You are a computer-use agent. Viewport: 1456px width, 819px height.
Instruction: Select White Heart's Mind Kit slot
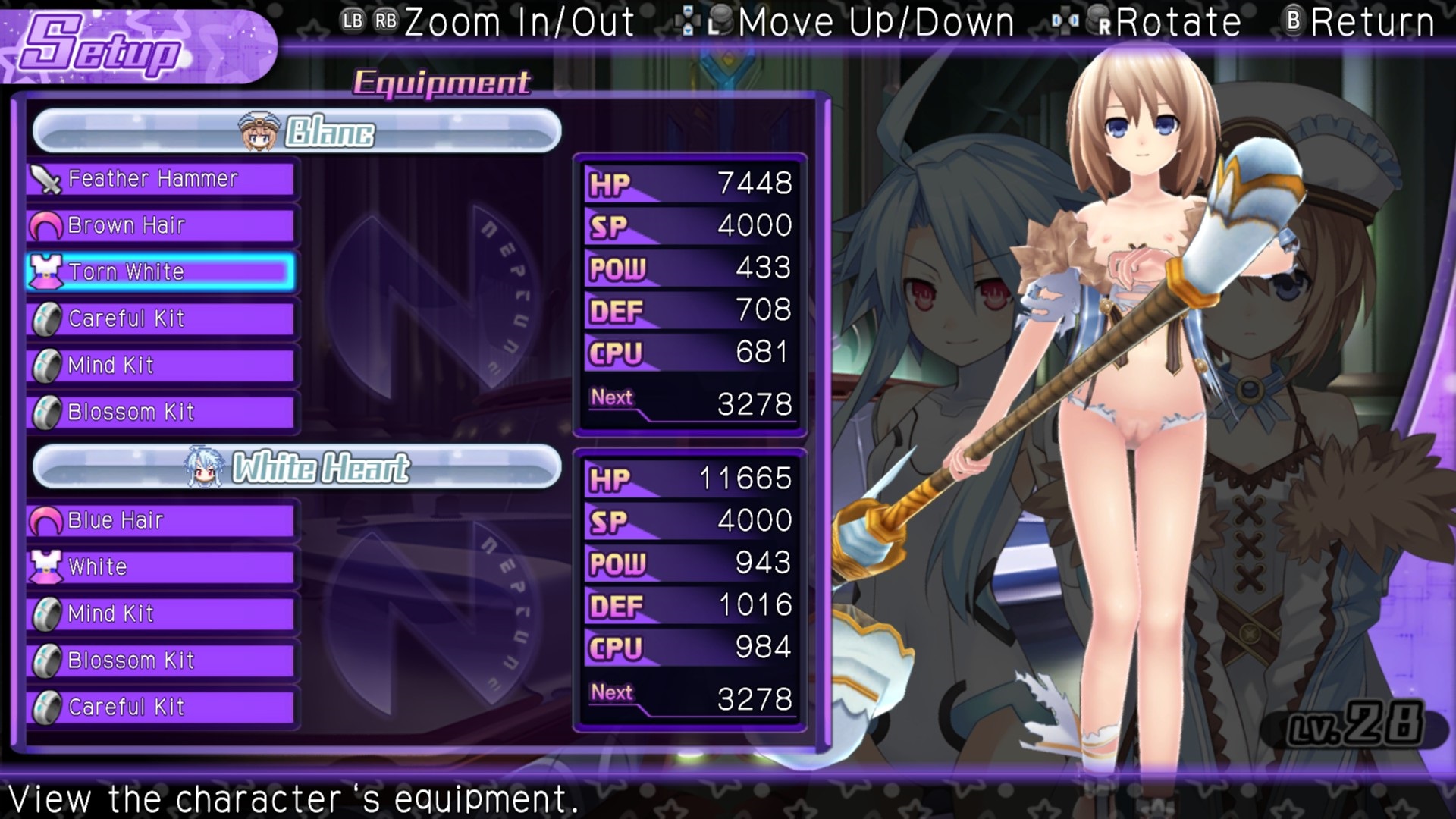[161, 614]
